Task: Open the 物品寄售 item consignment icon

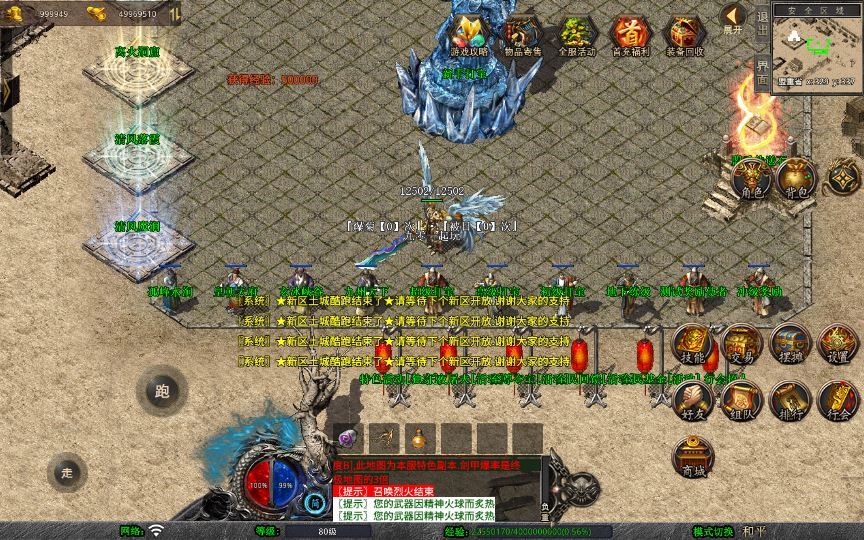Action: pos(523,35)
